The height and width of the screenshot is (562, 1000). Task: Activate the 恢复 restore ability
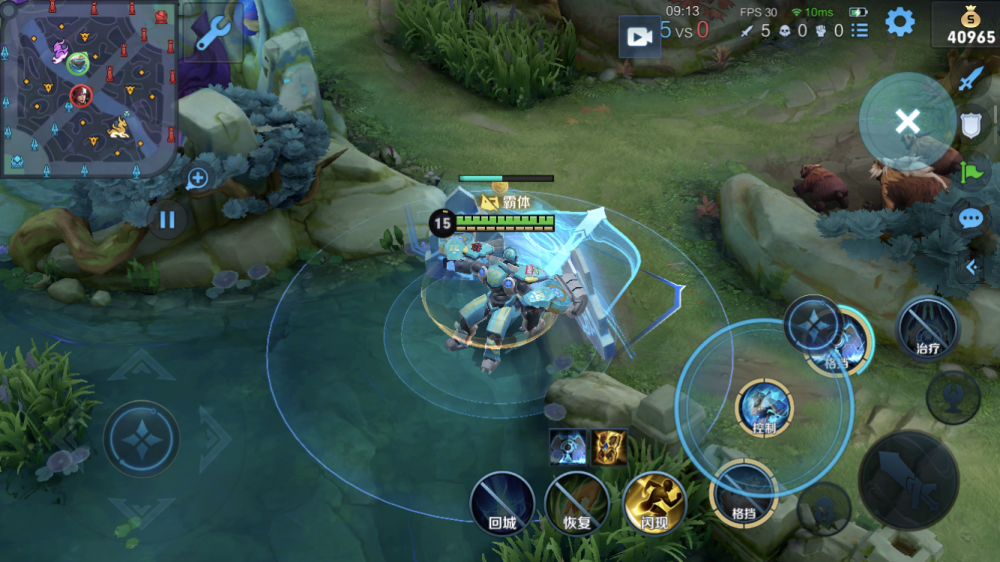(x=577, y=503)
